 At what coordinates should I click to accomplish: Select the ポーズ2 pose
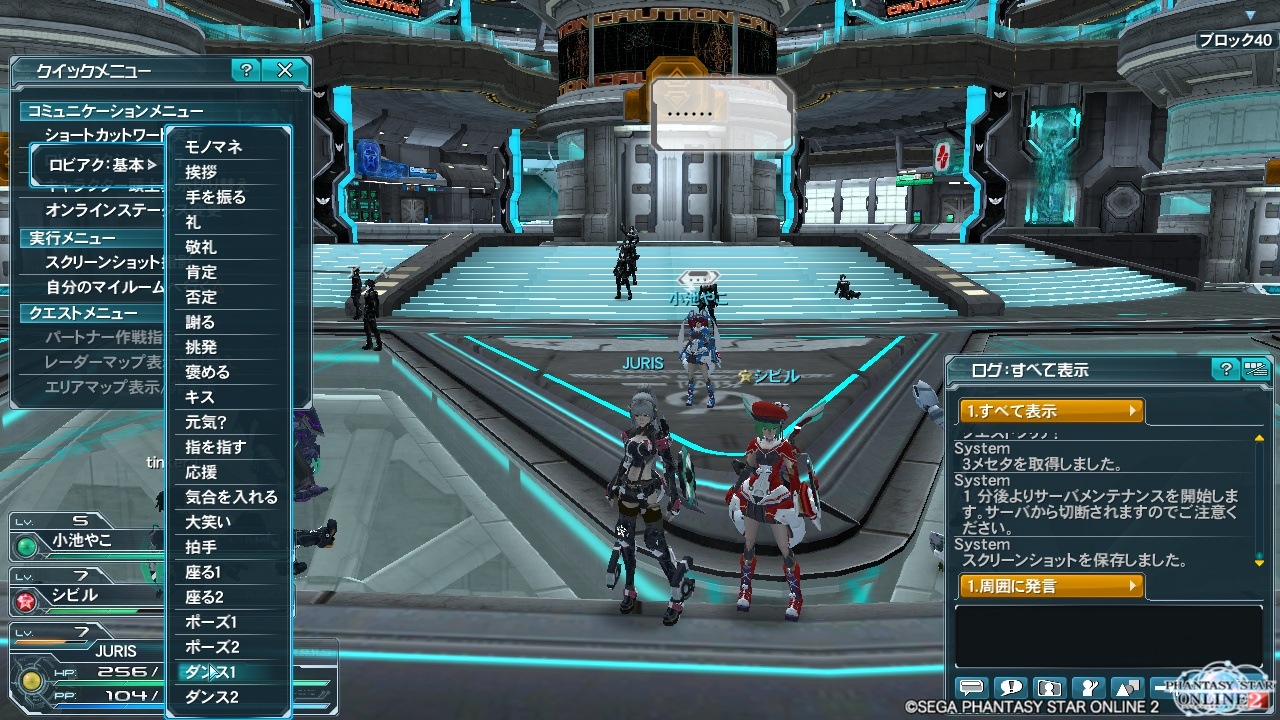click(x=212, y=647)
